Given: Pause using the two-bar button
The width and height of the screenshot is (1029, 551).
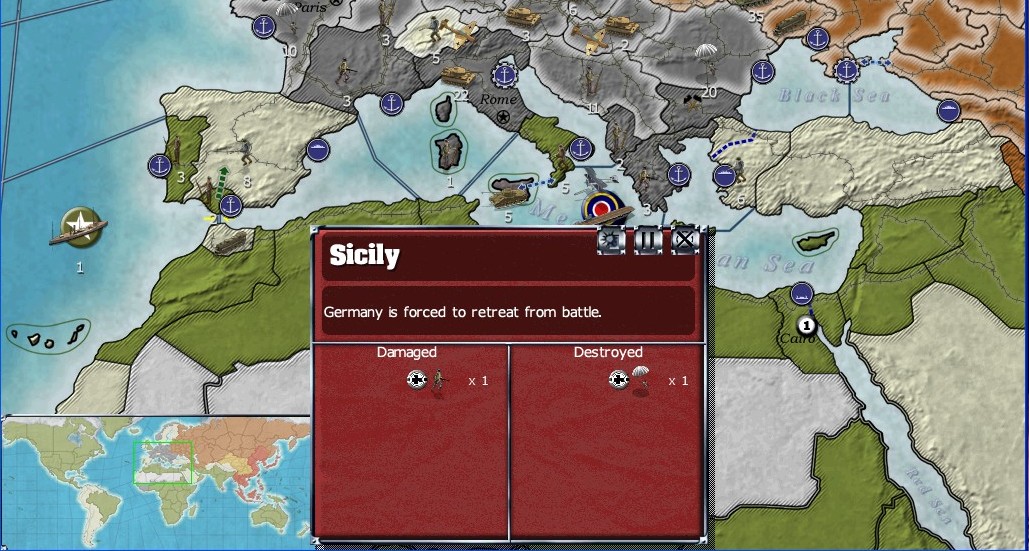Looking at the screenshot, I should (x=648, y=240).
